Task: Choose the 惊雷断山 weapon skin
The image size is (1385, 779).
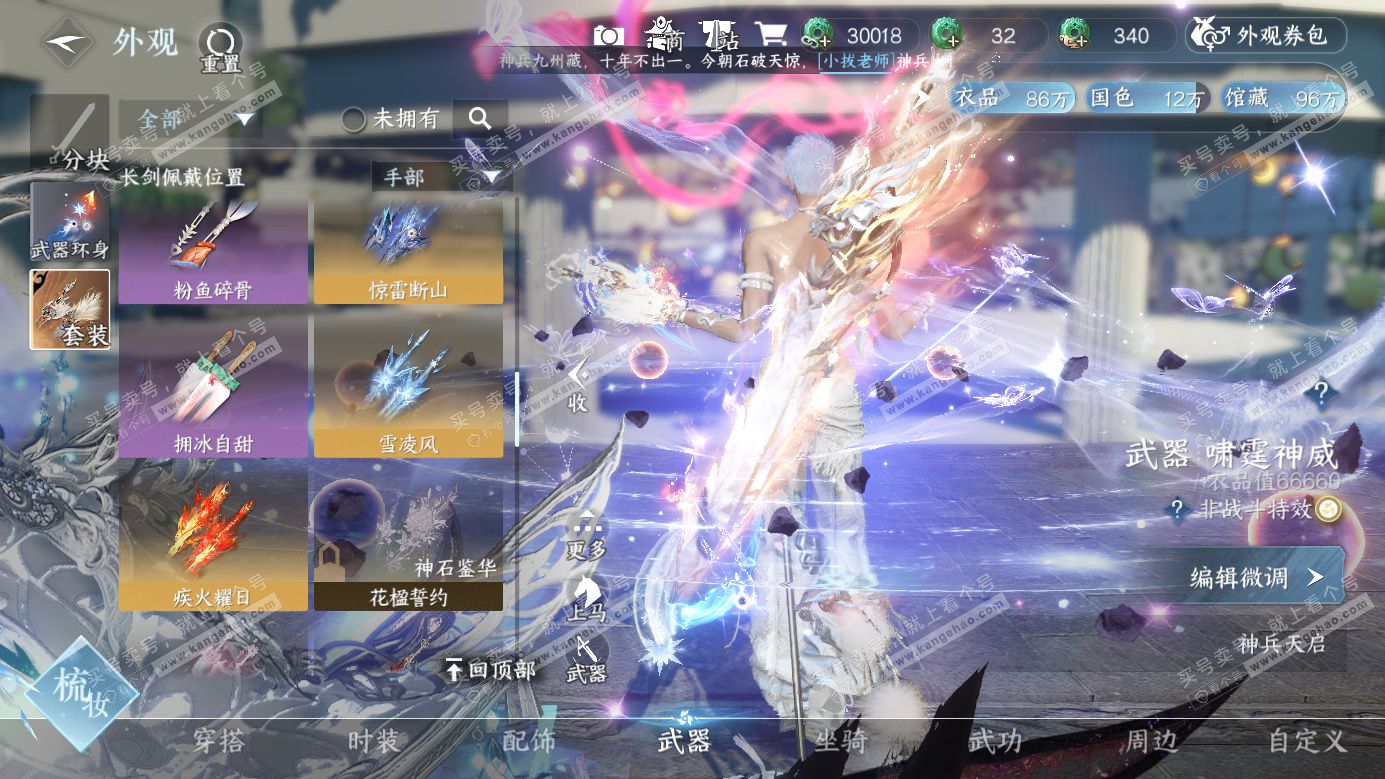Action: (x=408, y=250)
